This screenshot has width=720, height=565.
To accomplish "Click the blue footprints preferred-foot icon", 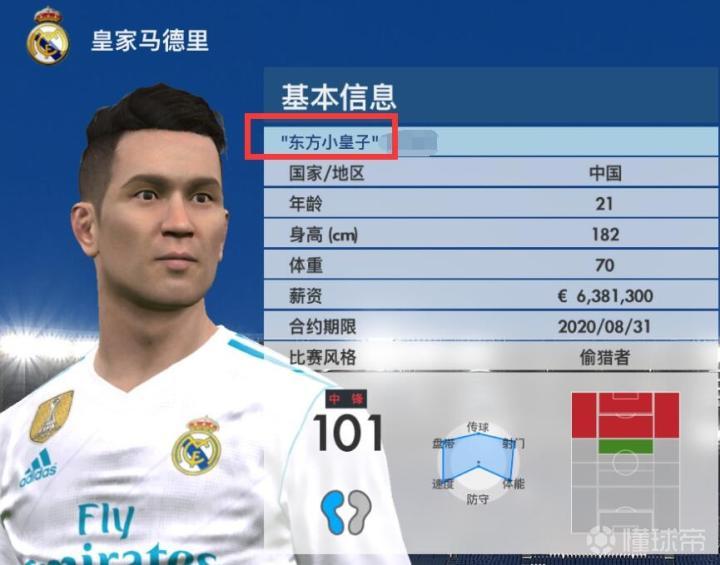I will (345, 510).
